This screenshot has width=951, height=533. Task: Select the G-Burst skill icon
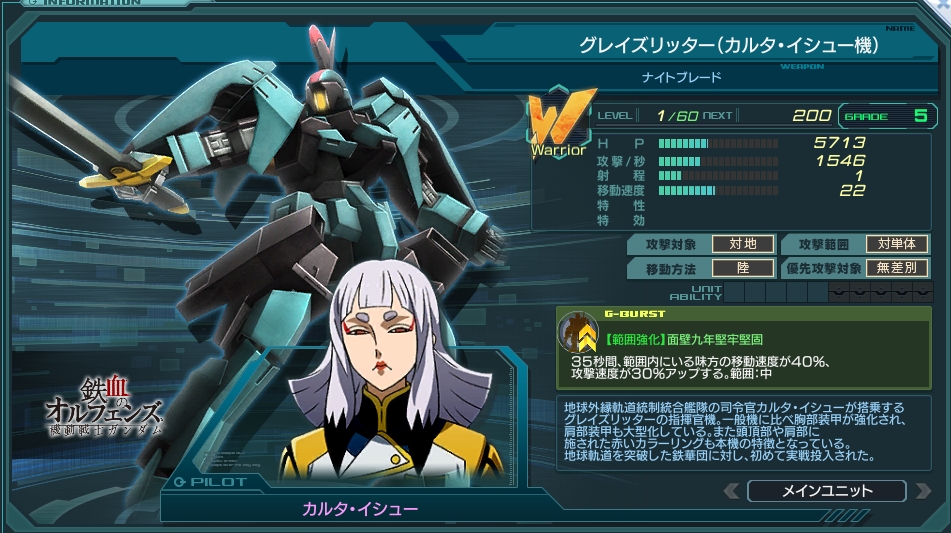578,331
